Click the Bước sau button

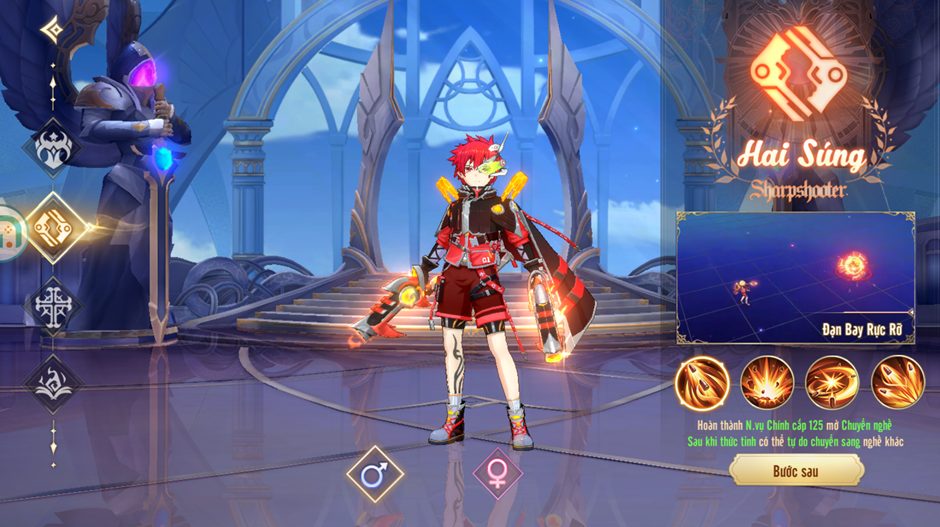click(796, 469)
